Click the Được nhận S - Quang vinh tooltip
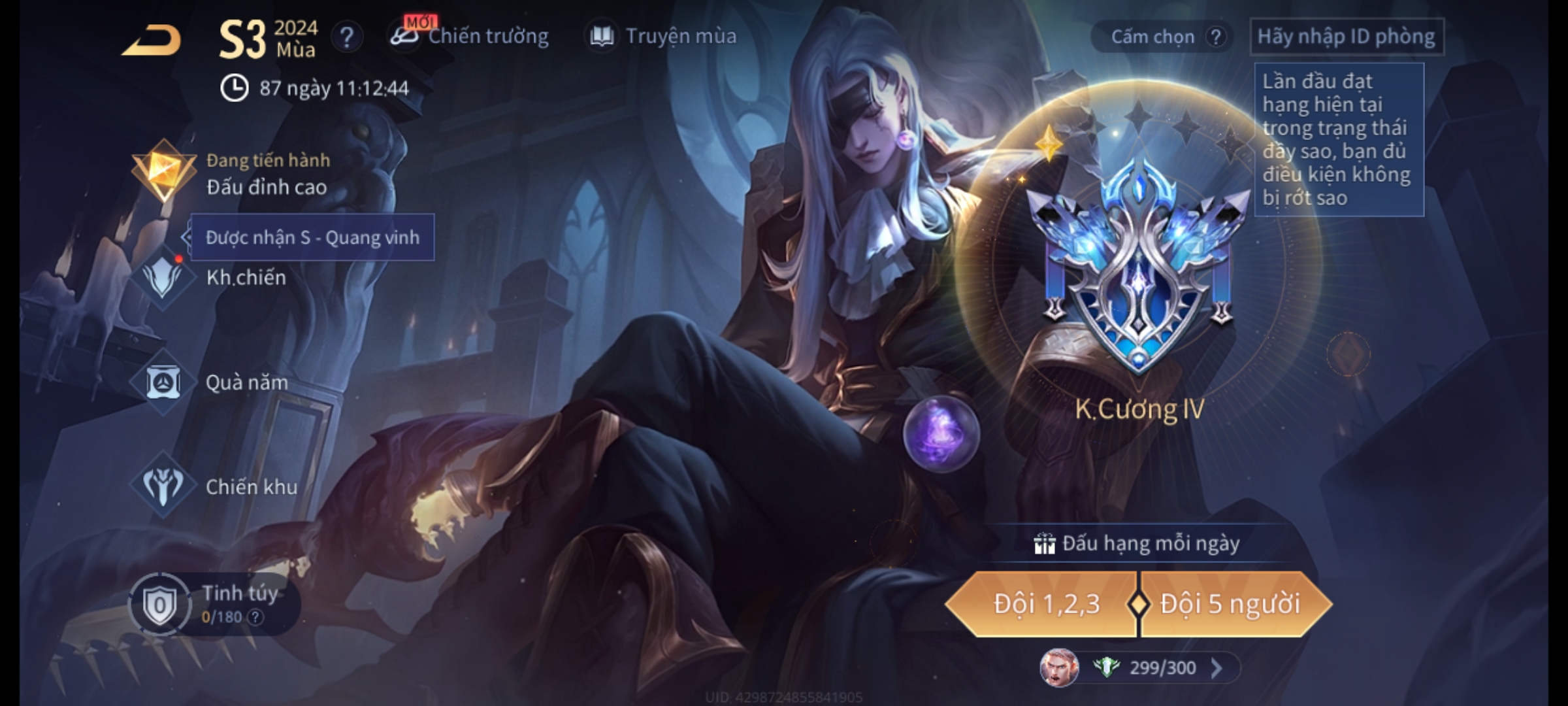This screenshot has height=706, width=1568. pyautogui.click(x=312, y=237)
